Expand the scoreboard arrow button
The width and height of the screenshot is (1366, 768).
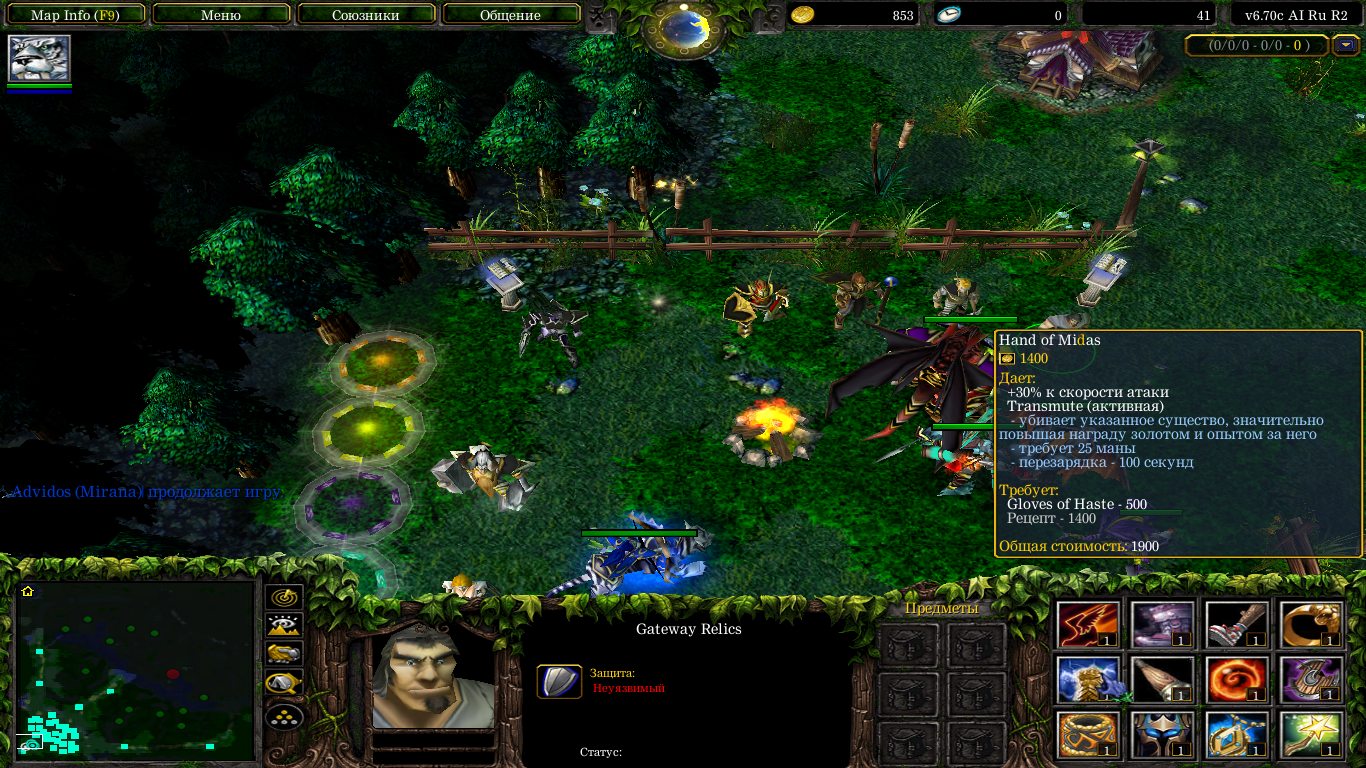[x=1341, y=45]
